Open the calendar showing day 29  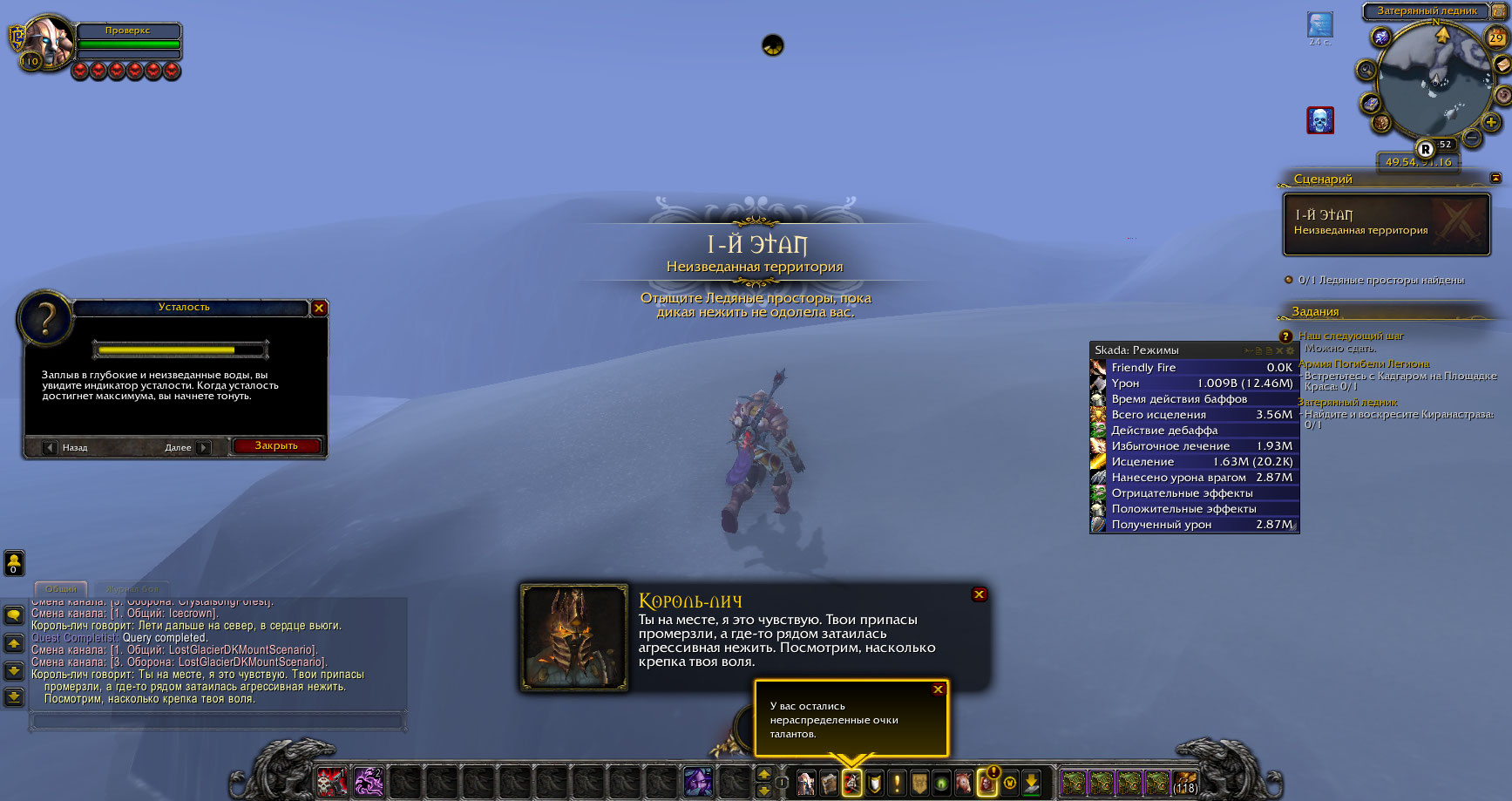coord(1496,38)
